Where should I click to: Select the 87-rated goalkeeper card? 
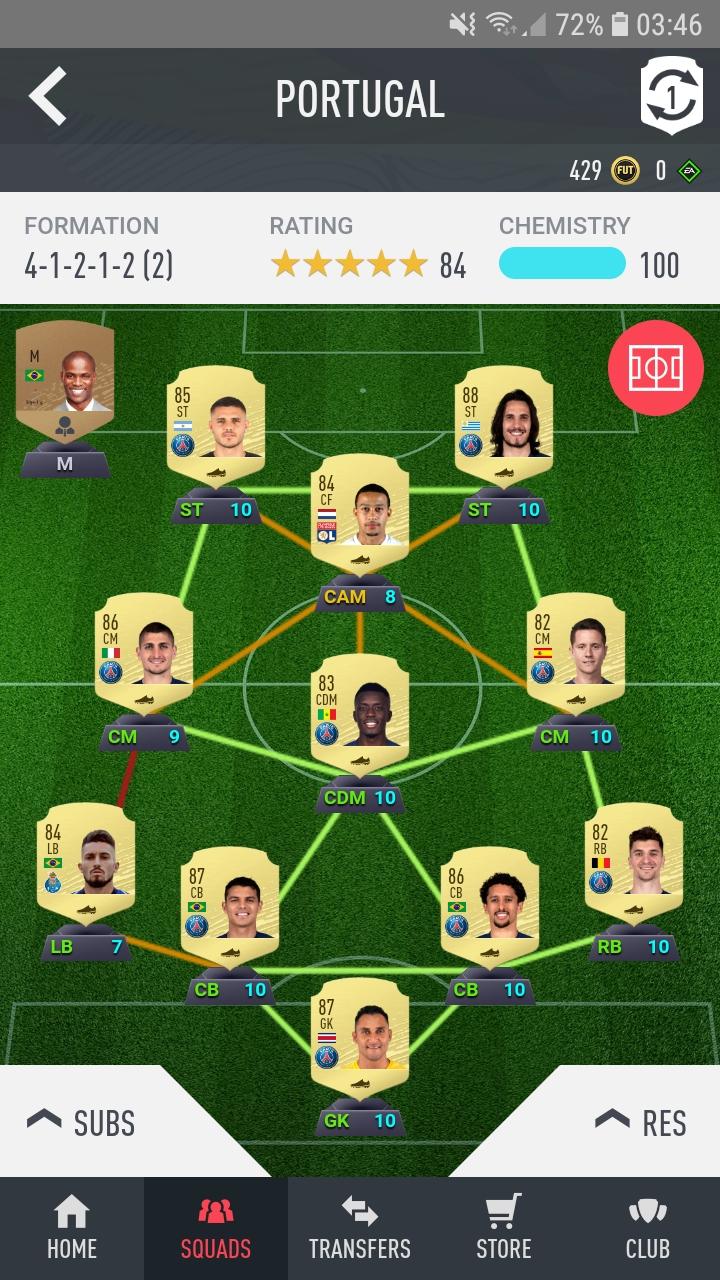click(359, 1034)
